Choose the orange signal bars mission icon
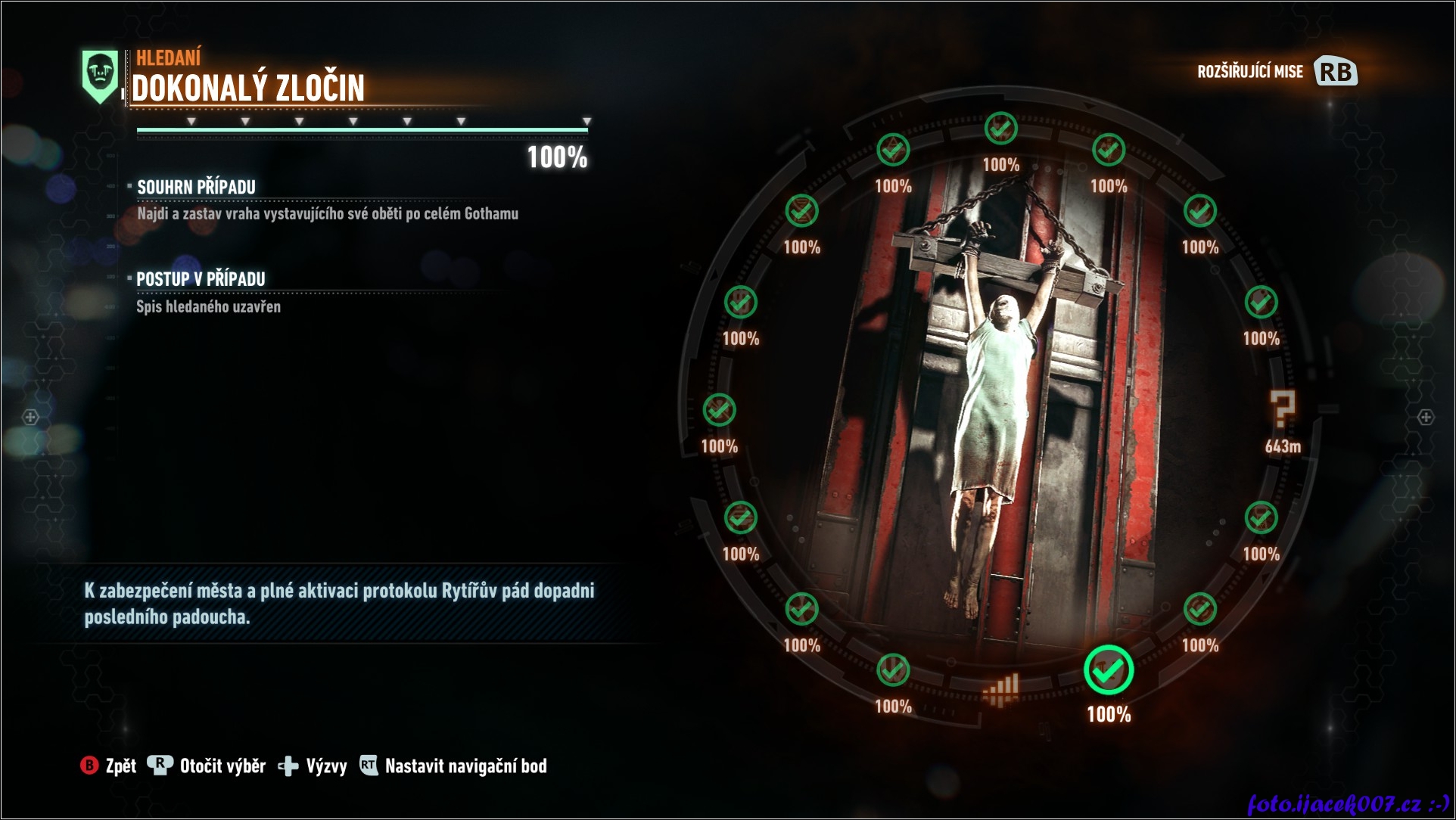Viewport: 1456px width, 820px height. [1001, 690]
